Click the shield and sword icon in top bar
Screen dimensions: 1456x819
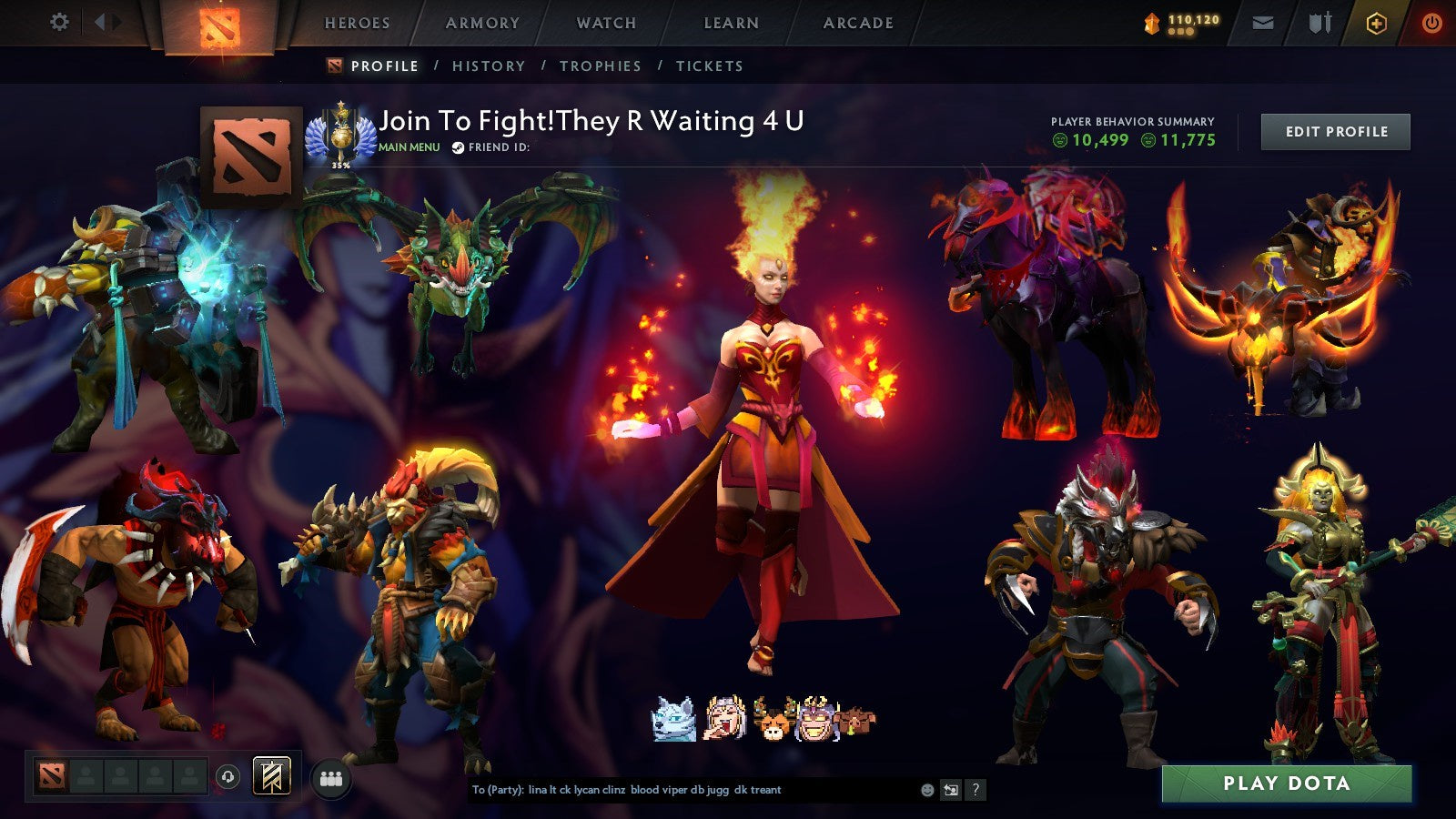pyautogui.click(x=1319, y=23)
